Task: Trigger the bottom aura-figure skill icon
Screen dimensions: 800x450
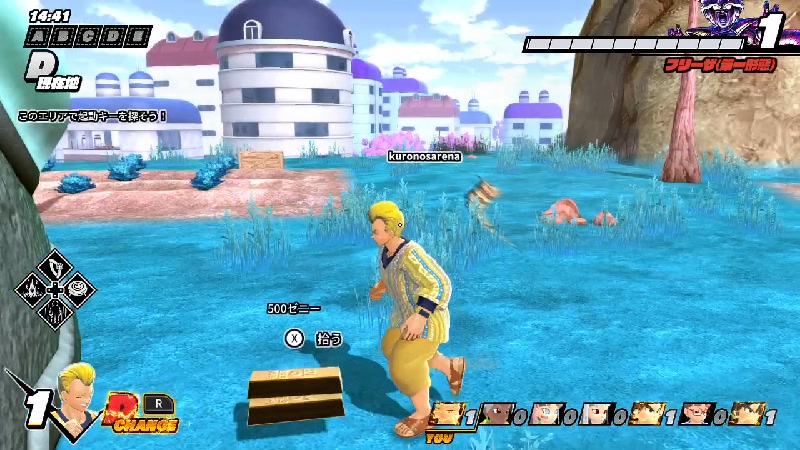Action: click(55, 315)
